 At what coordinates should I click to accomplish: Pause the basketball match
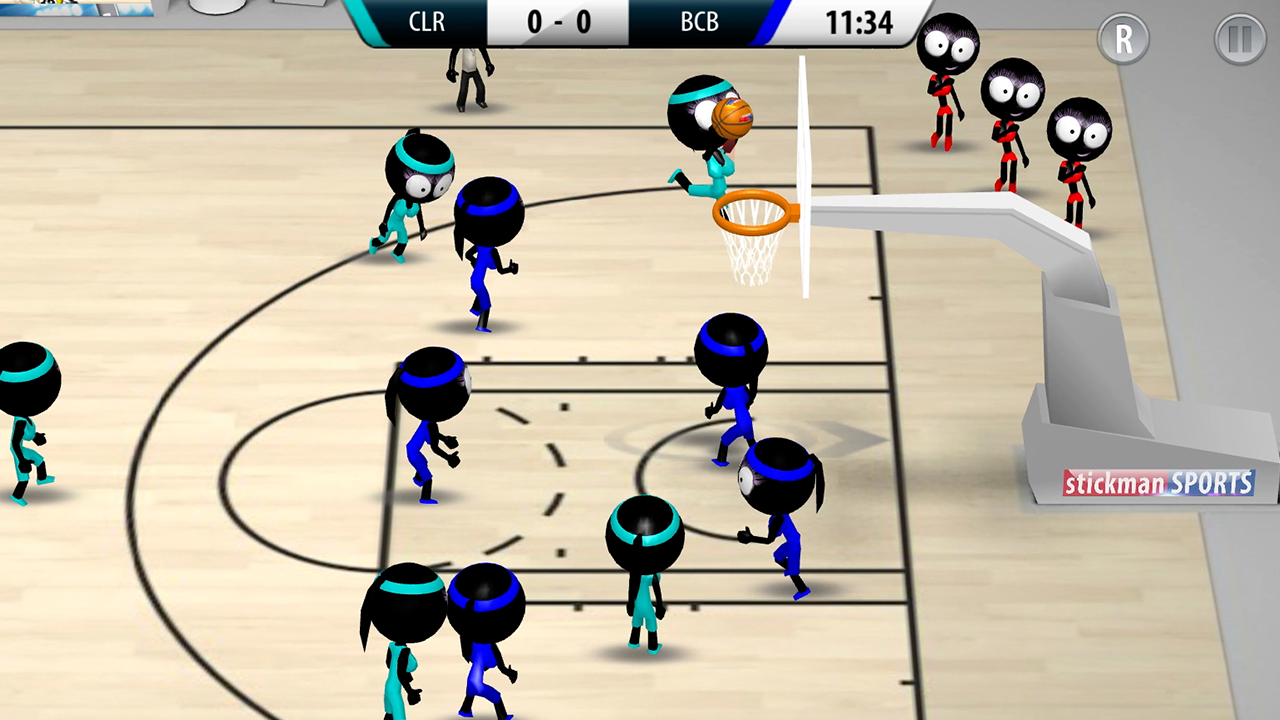tap(1240, 40)
